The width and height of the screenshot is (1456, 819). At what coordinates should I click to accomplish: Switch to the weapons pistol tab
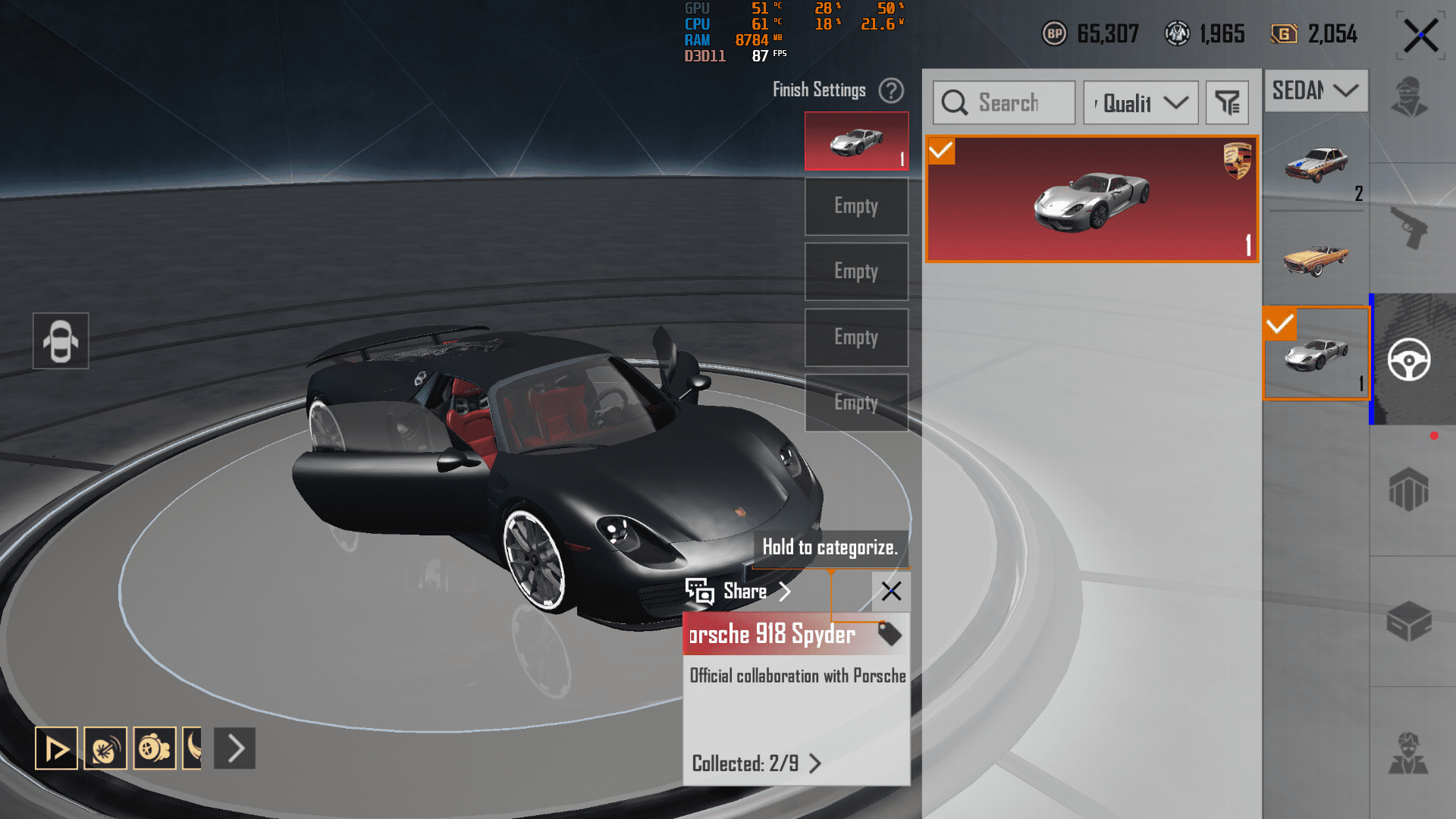(x=1409, y=227)
